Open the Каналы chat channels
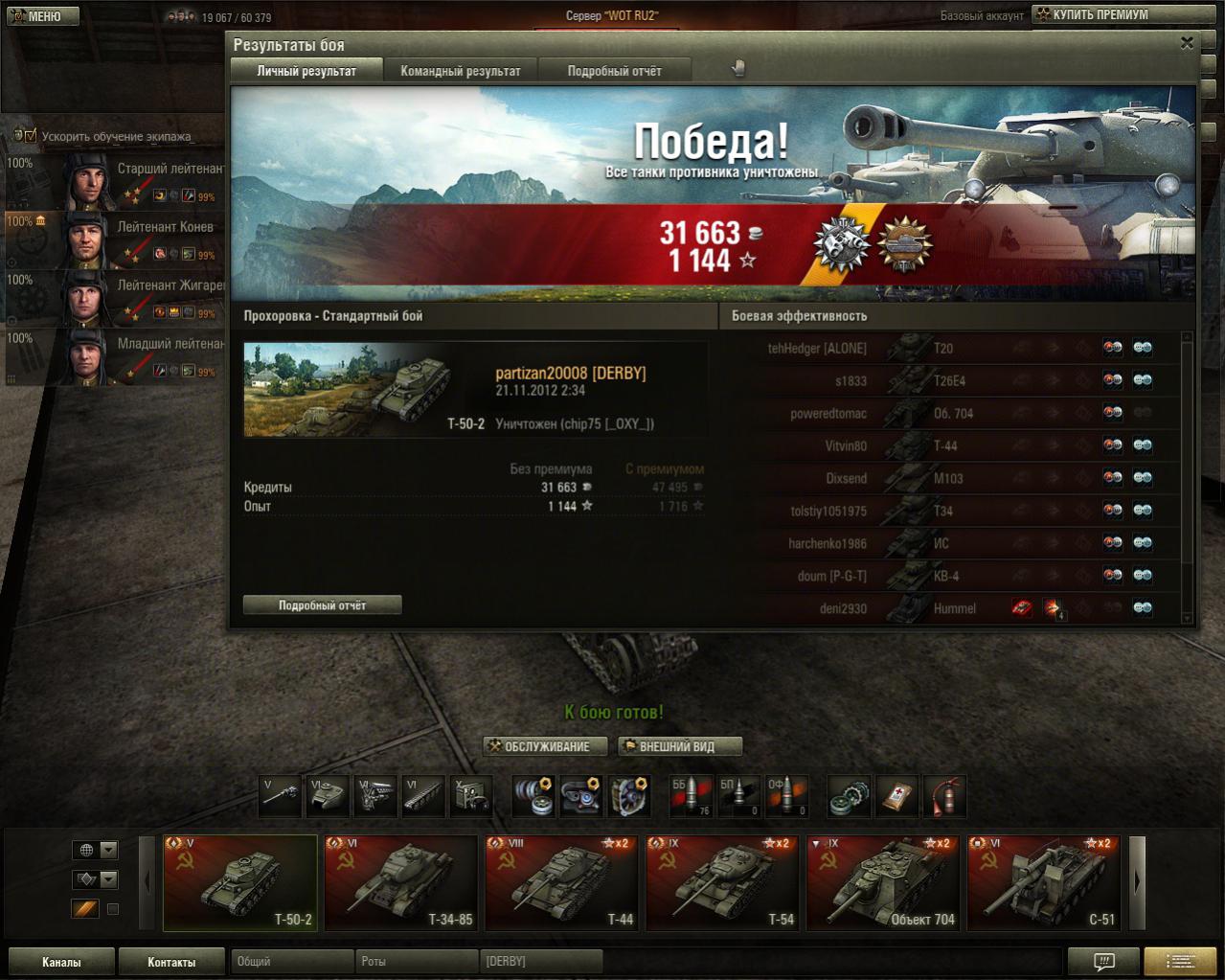Screen dimensions: 1225x980 coord(61,962)
